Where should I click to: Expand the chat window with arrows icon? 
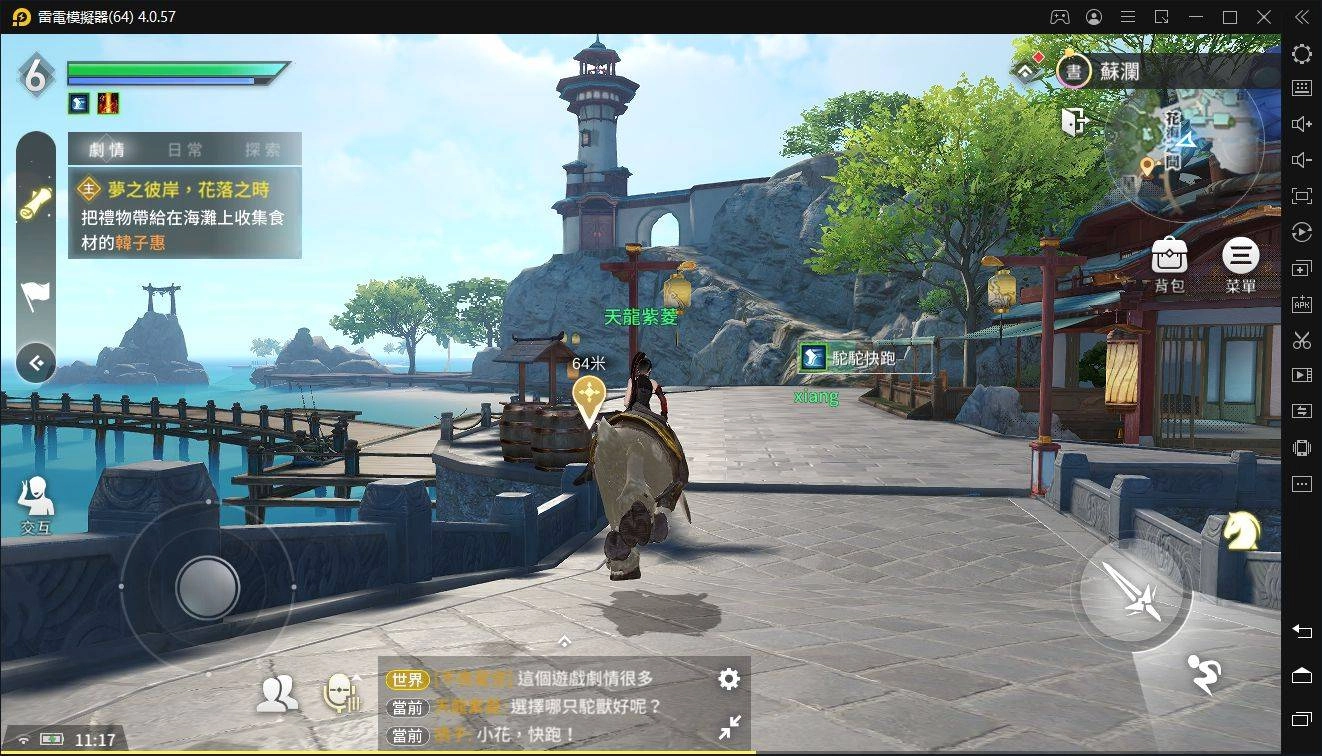(x=730, y=727)
